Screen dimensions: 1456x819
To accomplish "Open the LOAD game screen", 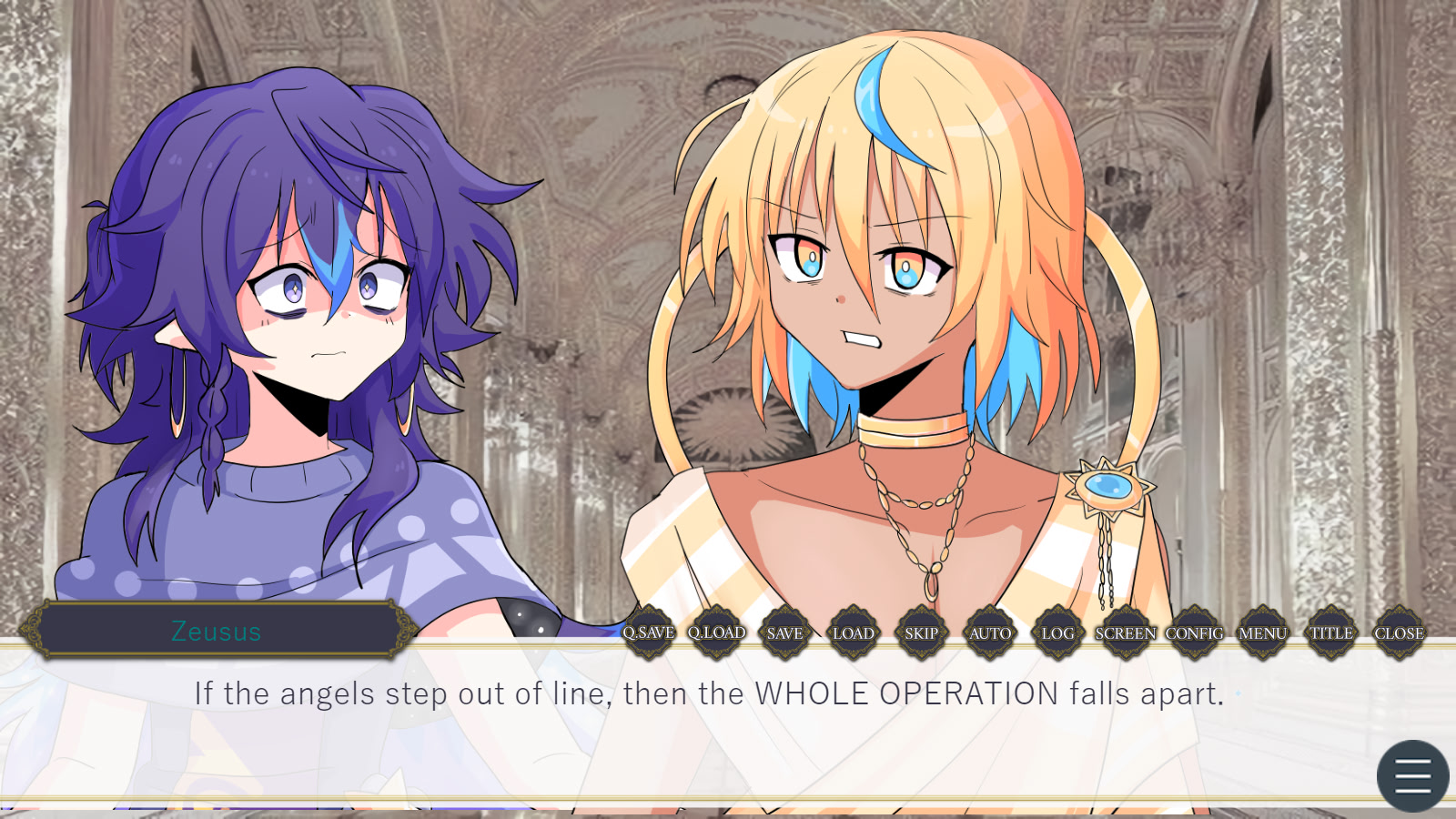I will pos(854,632).
